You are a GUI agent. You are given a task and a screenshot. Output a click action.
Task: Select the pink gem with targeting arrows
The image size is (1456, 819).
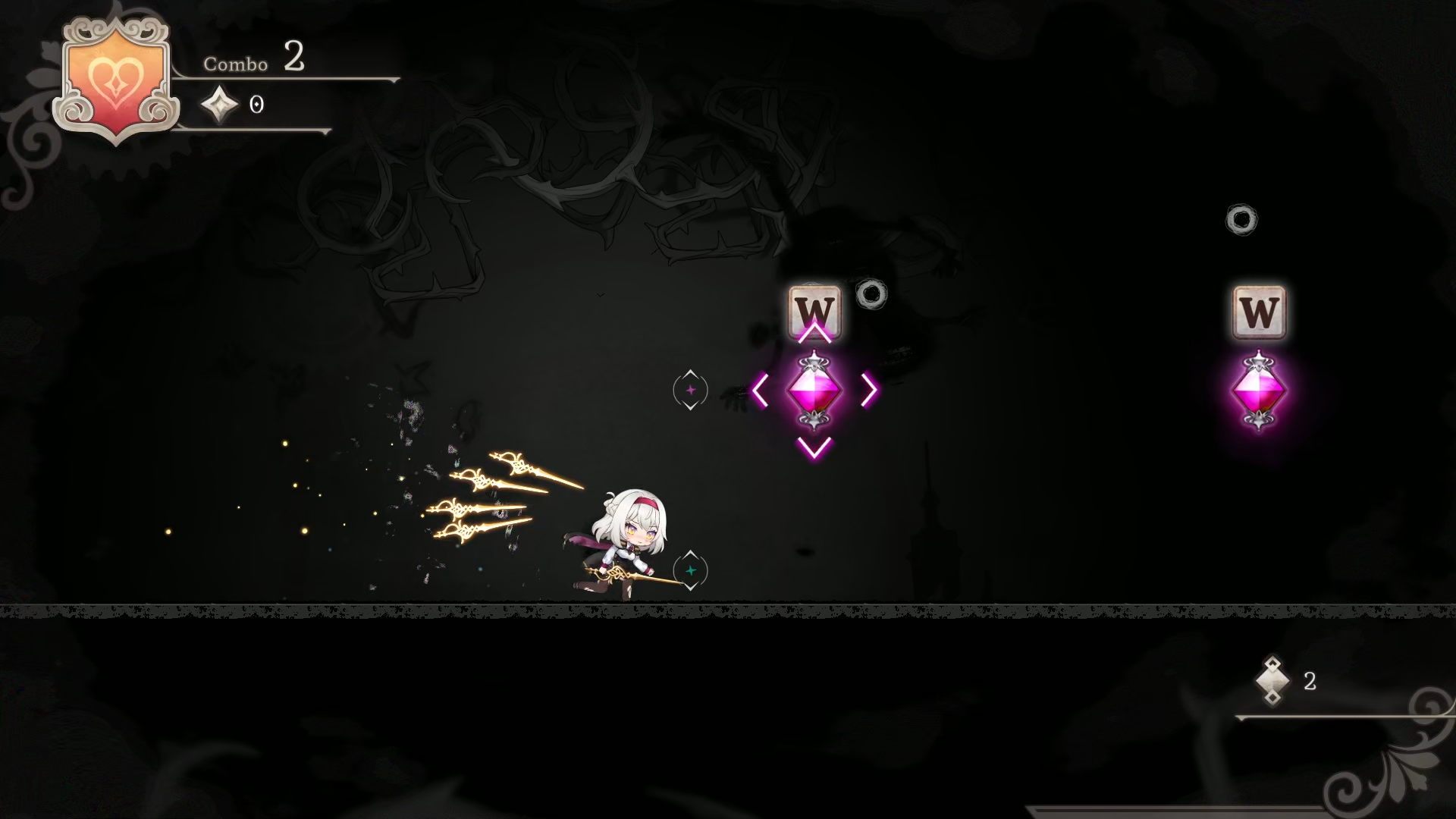(x=814, y=391)
